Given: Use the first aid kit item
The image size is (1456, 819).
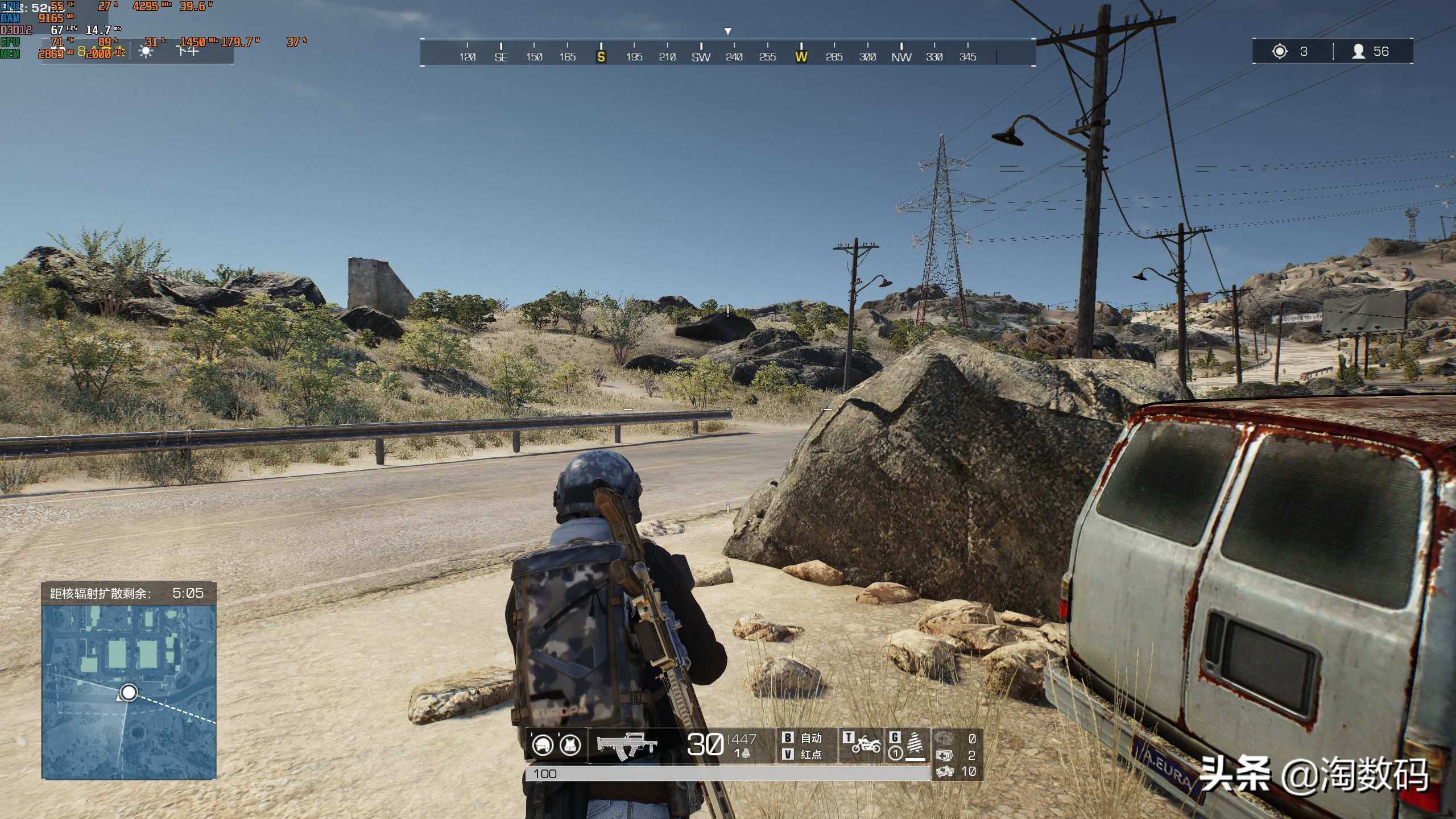Looking at the screenshot, I should pos(944,755).
